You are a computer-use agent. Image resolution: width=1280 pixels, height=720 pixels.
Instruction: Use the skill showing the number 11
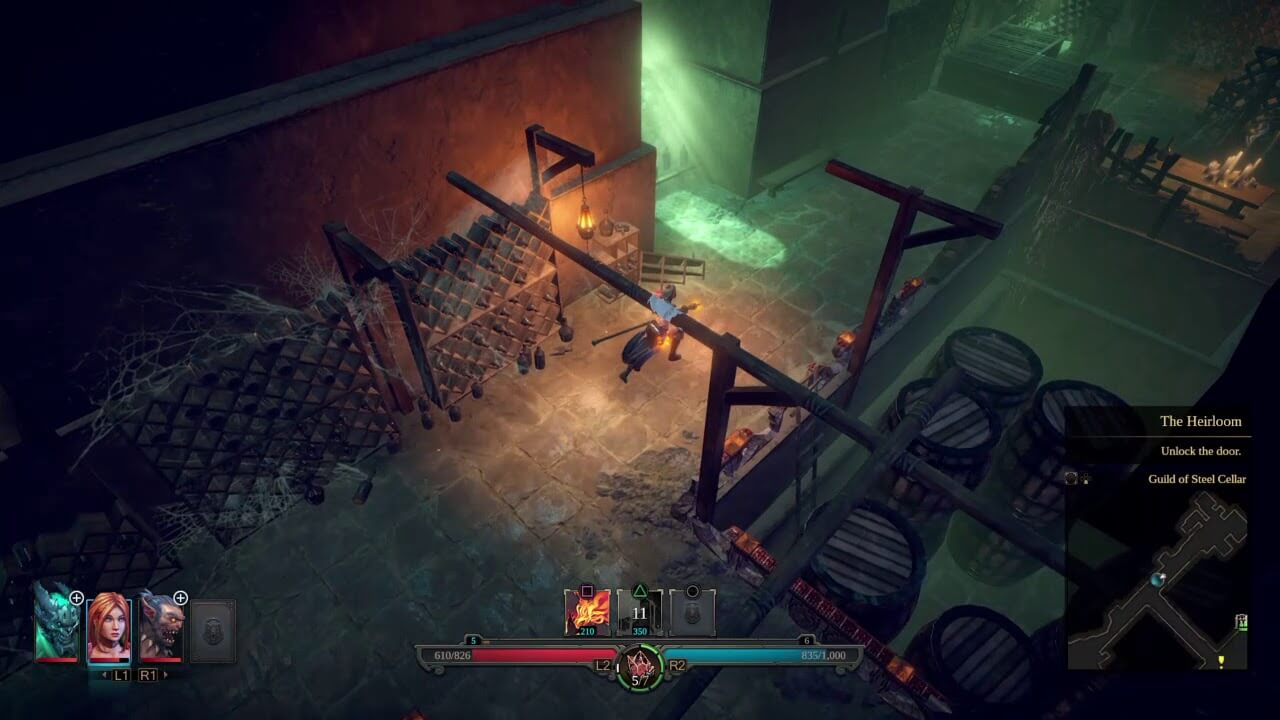(x=640, y=612)
